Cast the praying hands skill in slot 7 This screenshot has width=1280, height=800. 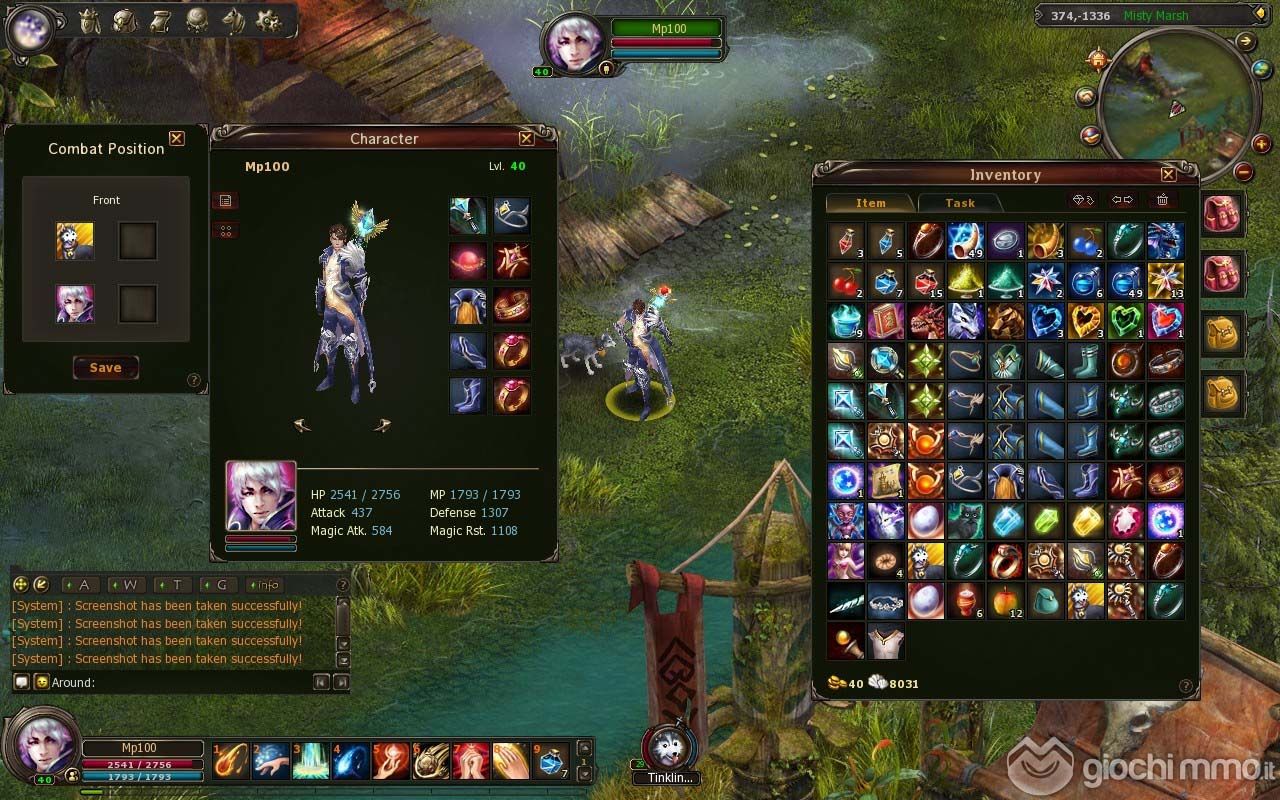point(471,761)
